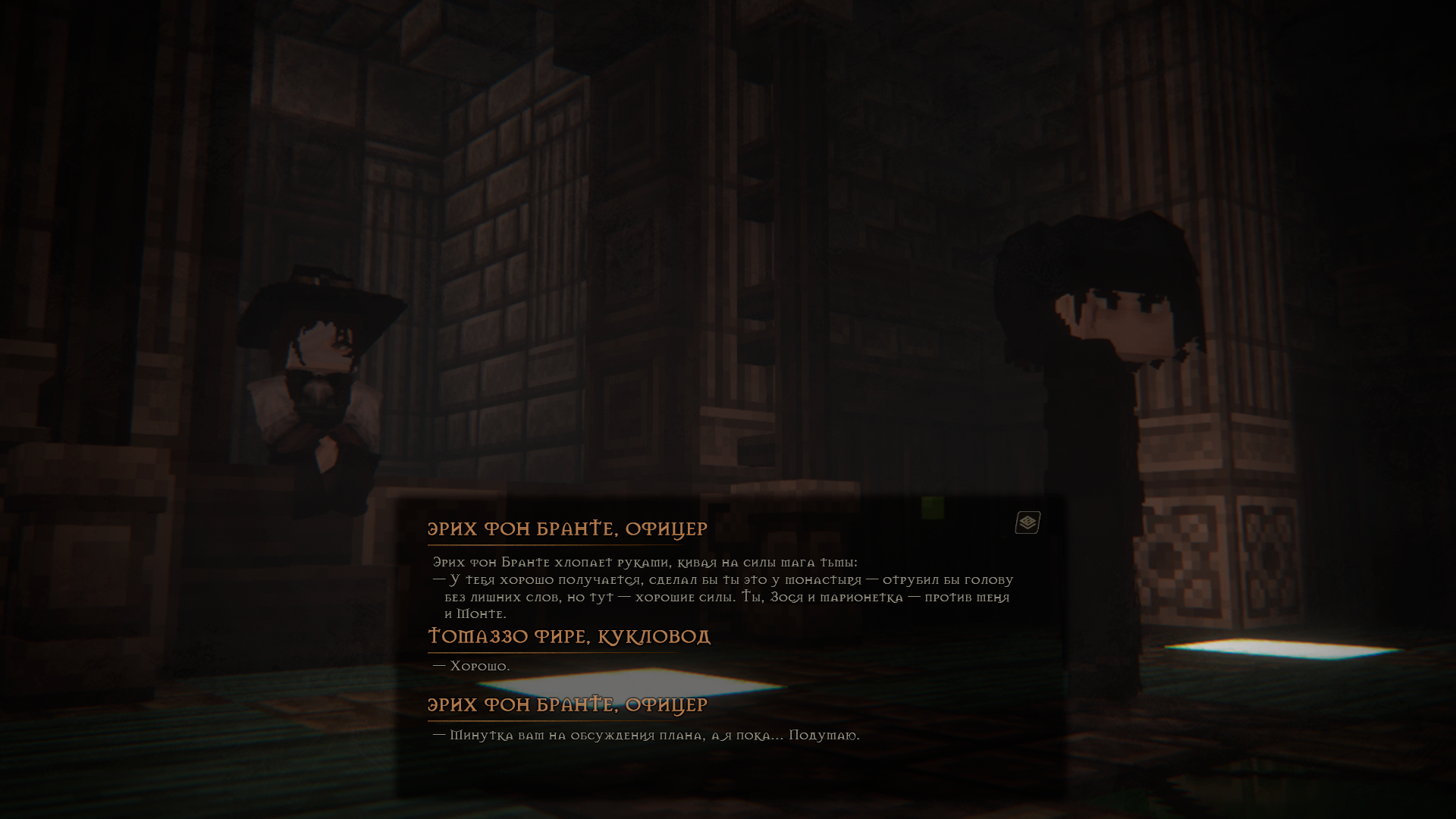The width and height of the screenshot is (1456, 819).
Task: Open the dialogue log stacked-layers icon
Action: 1028,522
